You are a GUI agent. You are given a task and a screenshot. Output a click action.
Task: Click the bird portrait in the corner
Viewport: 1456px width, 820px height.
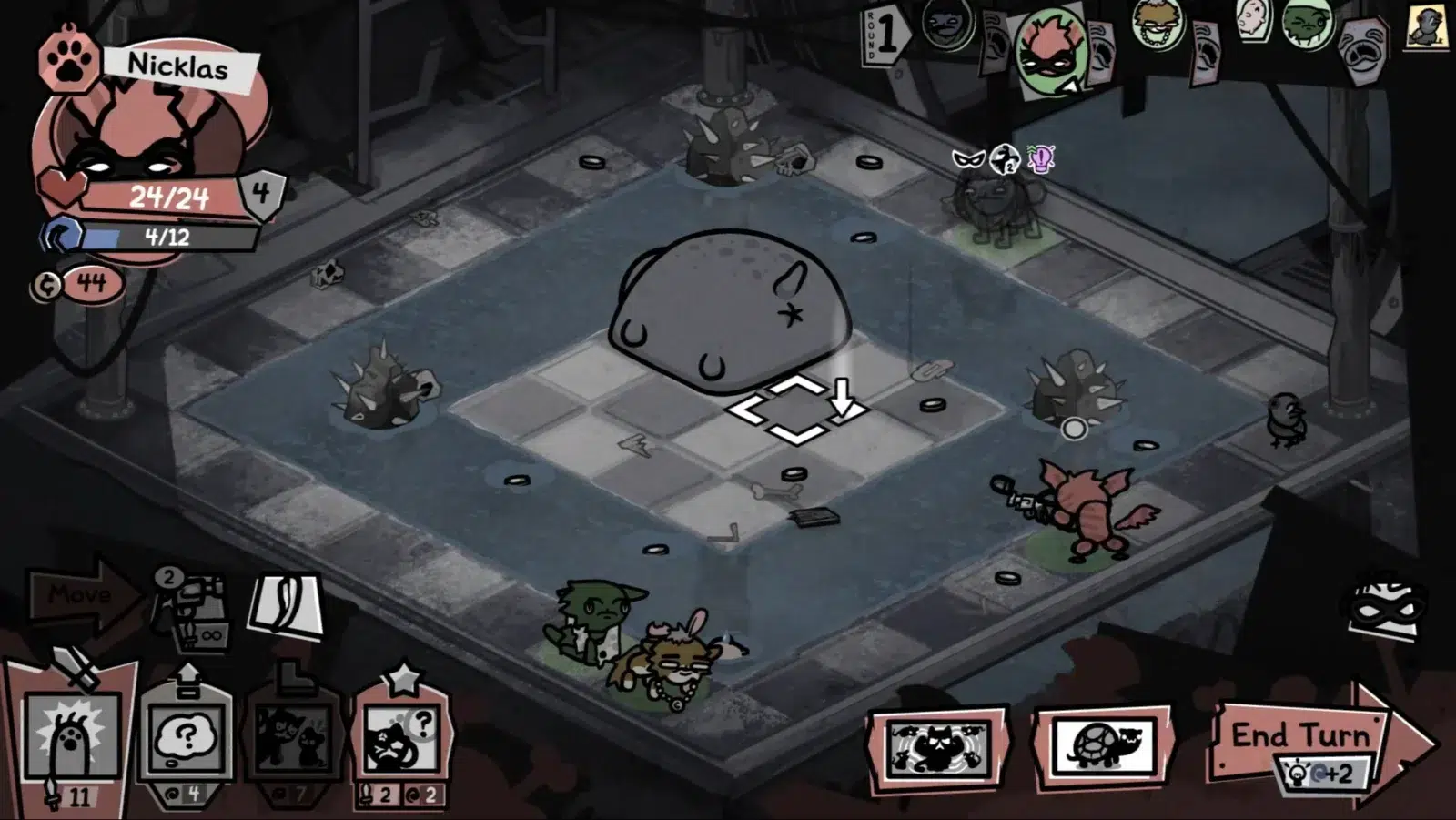pyautogui.click(x=1427, y=25)
